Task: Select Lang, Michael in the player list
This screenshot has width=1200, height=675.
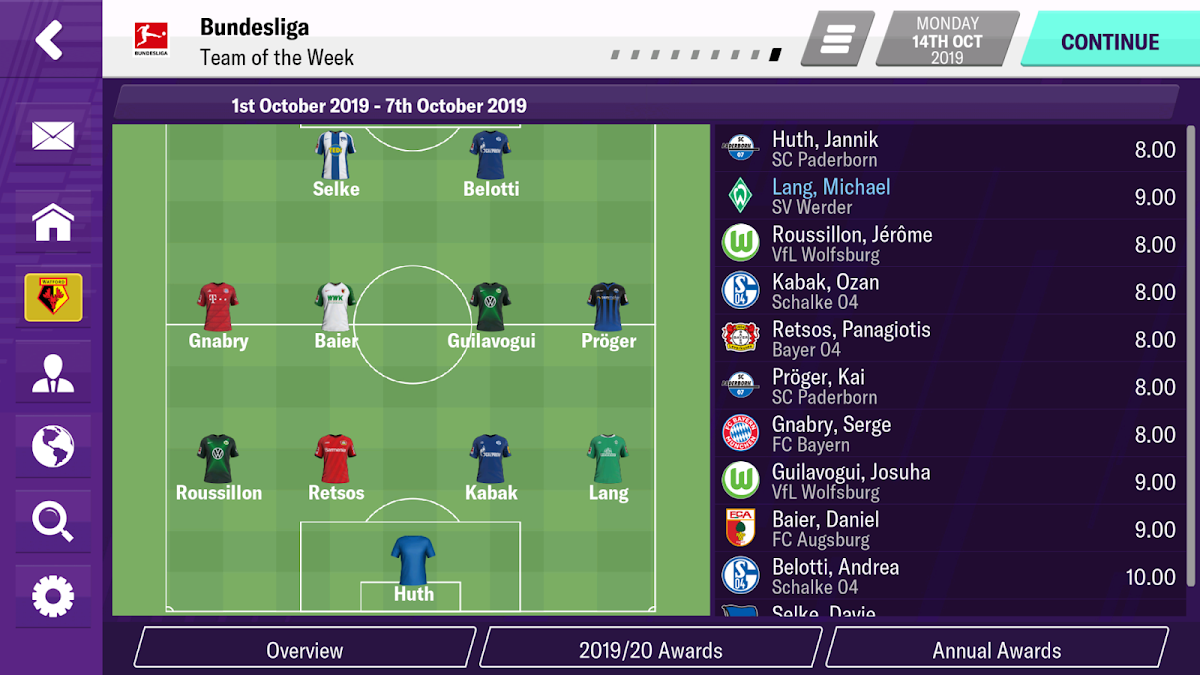Action: [950, 197]
